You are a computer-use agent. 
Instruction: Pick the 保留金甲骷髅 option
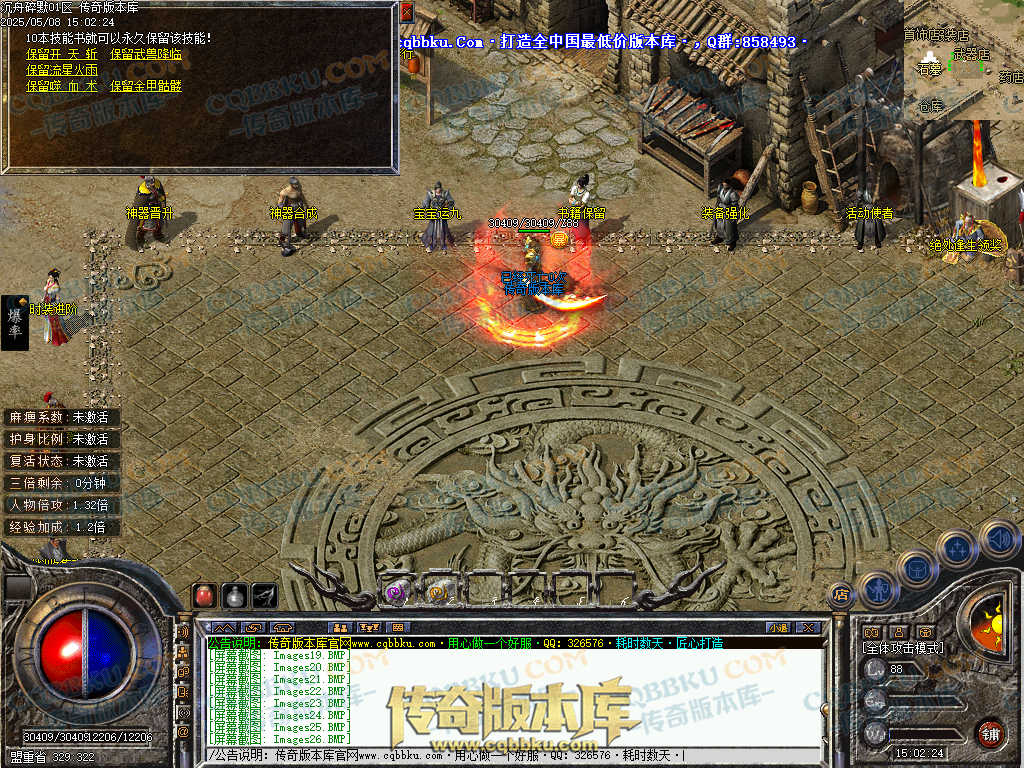(146, 86)
